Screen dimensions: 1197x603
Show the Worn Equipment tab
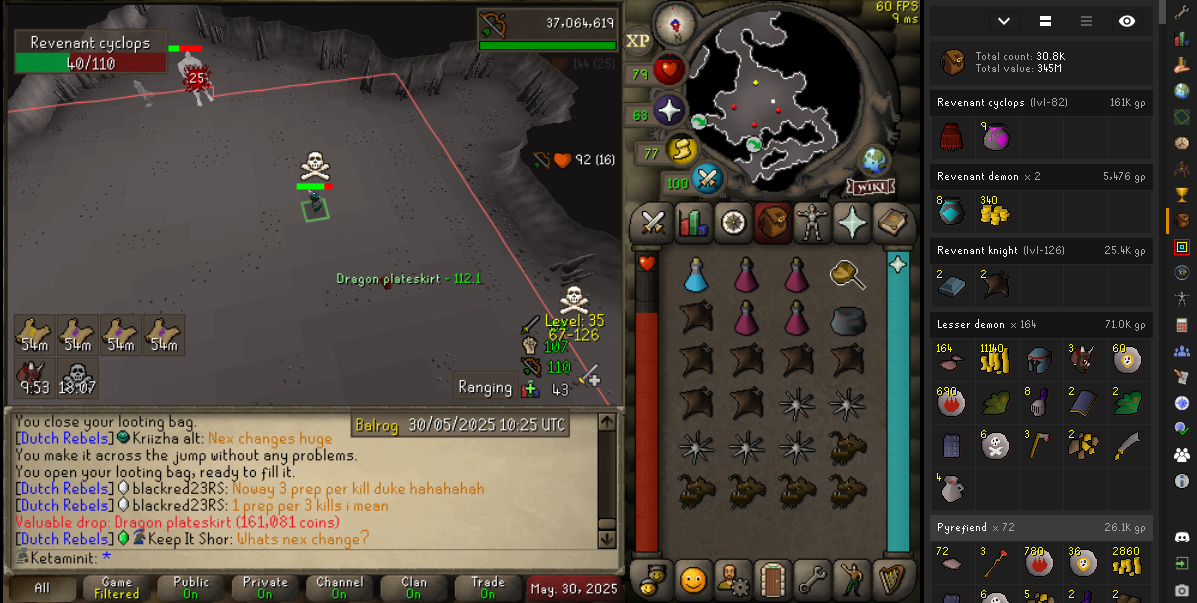811,222
